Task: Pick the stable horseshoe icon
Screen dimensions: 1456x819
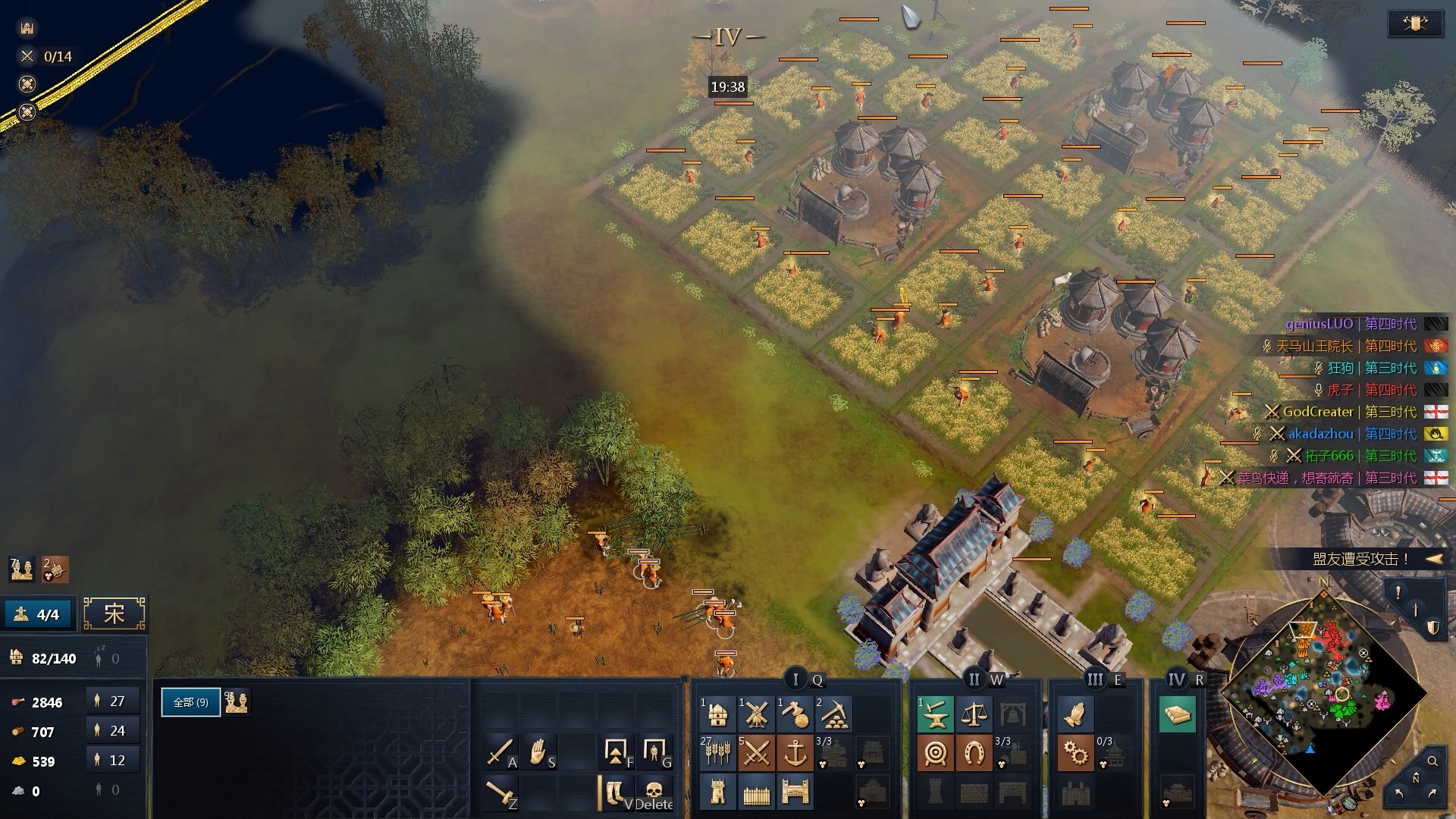Action: (974, 753)
